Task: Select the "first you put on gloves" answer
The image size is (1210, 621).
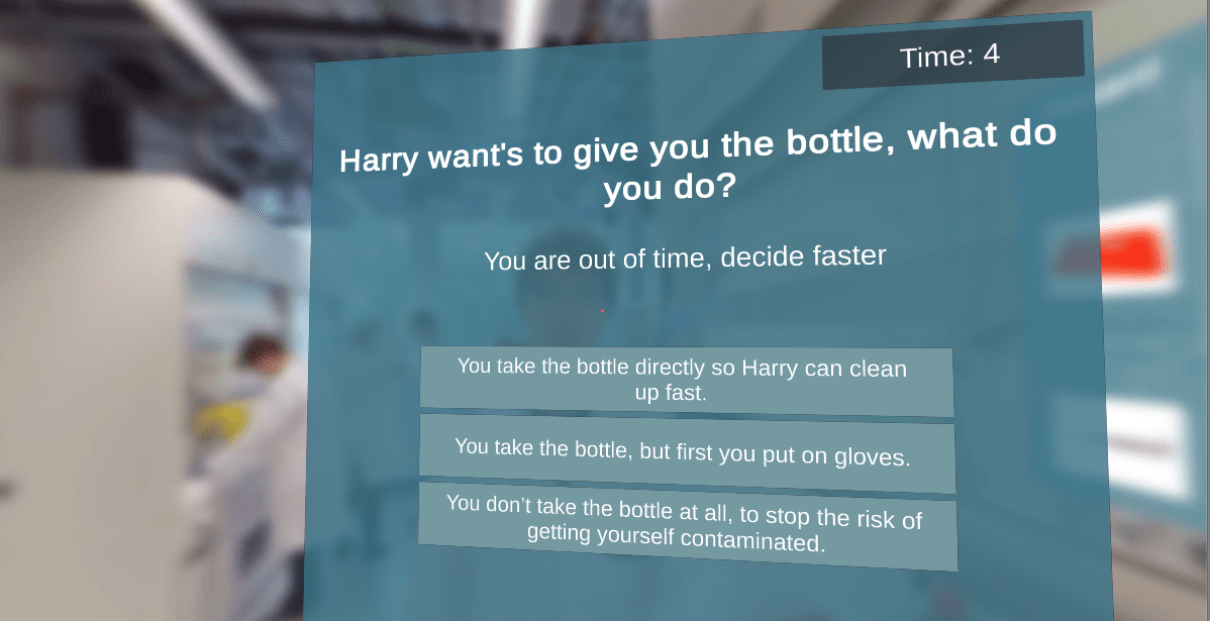Action: click(x=686, y=453)
